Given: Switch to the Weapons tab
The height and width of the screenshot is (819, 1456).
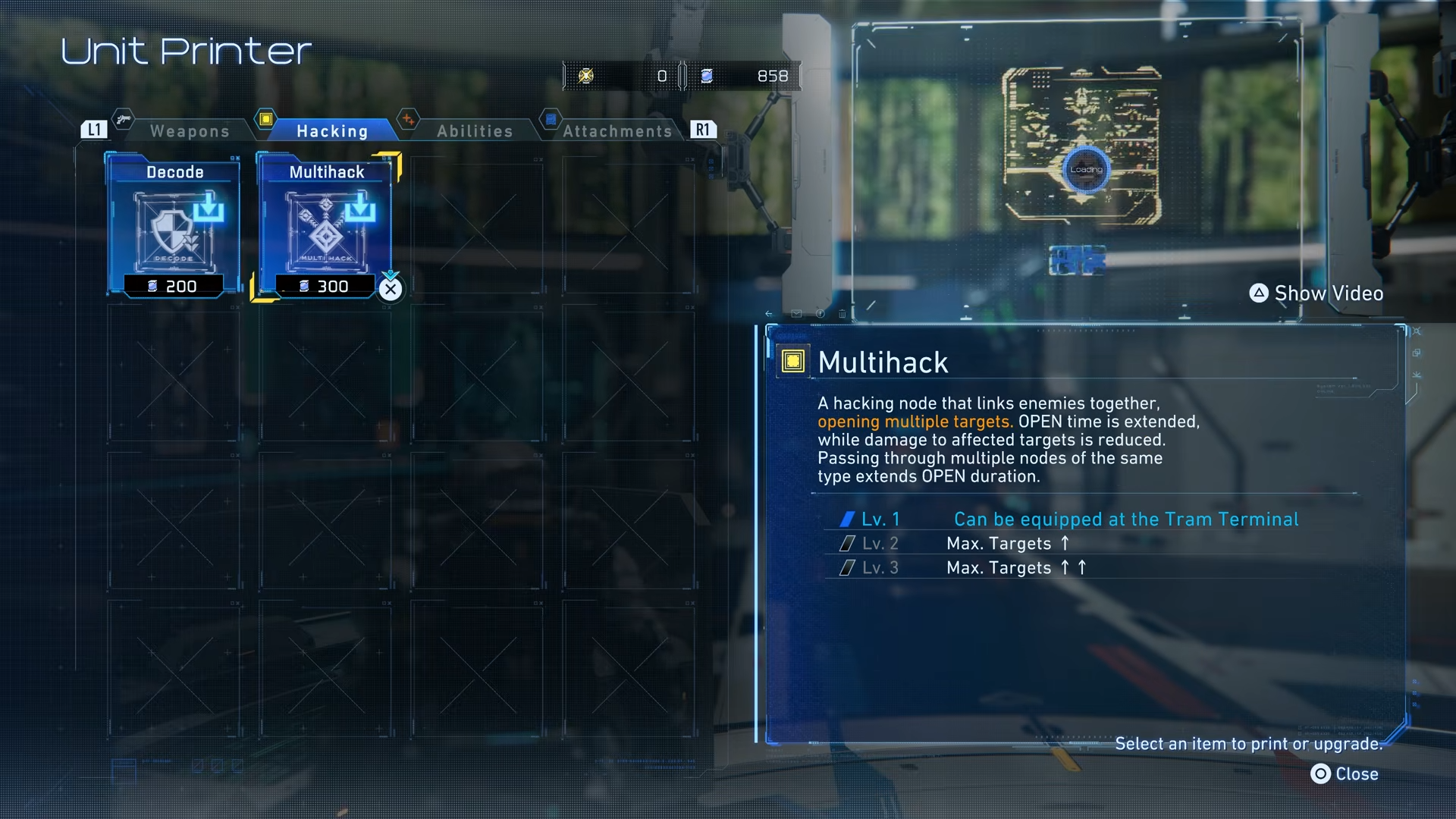Looking at the screenshot, I should pos(189,131).
